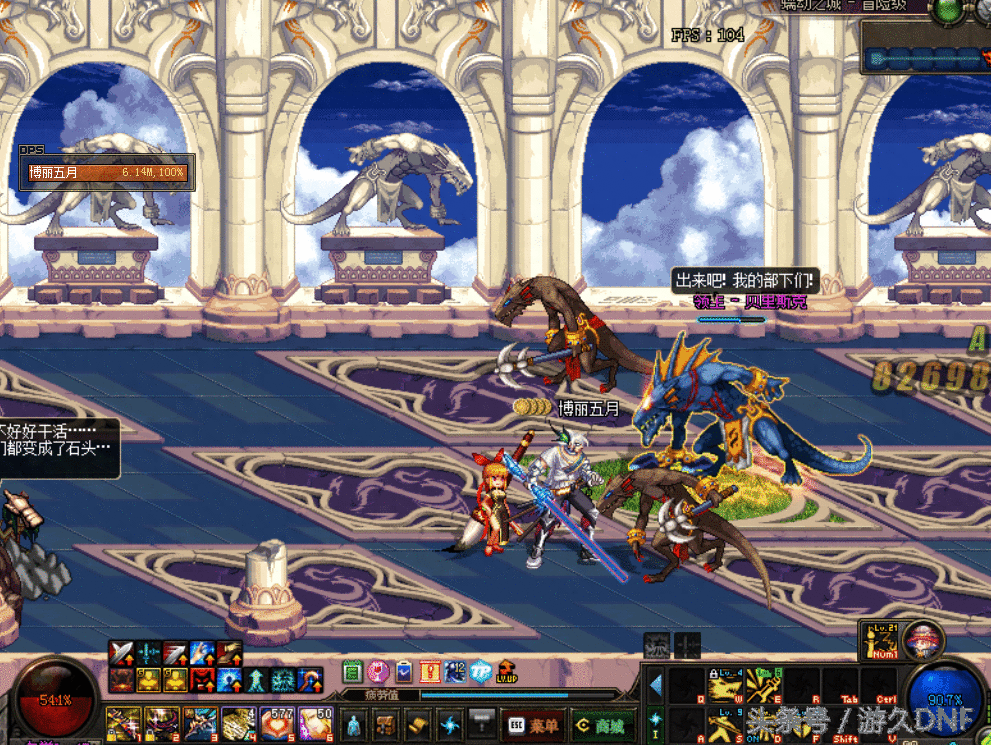Activate the E key sword skill
This screenshot has height=745, width=991.
coord(763,684)
